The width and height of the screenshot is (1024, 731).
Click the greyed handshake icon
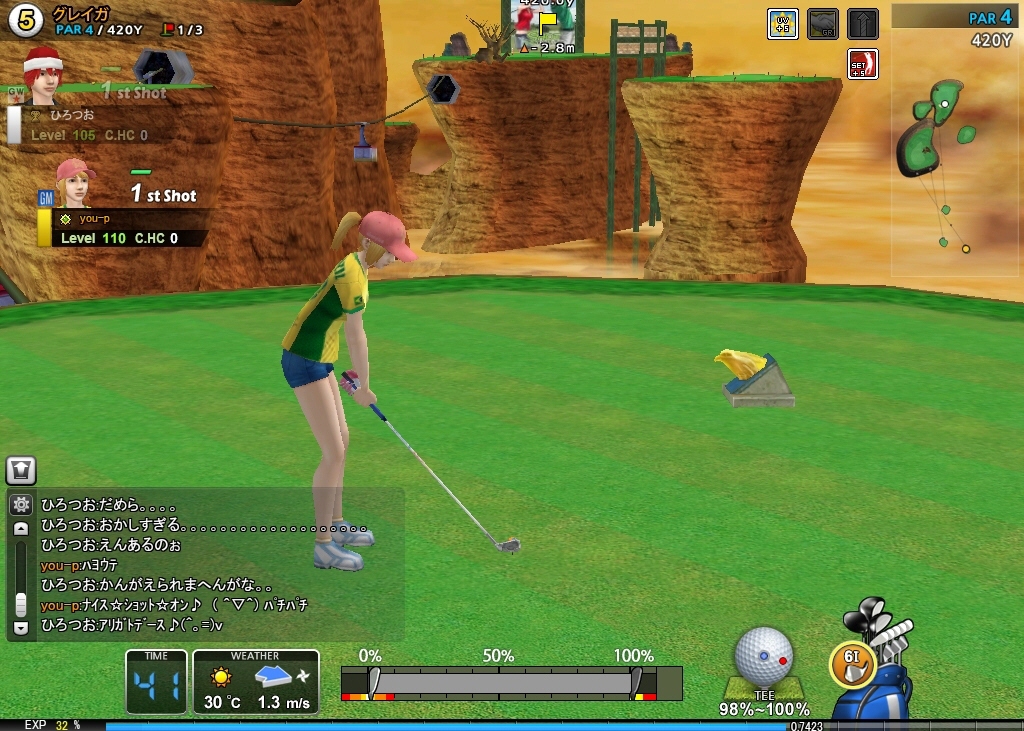tap(822, 24)
